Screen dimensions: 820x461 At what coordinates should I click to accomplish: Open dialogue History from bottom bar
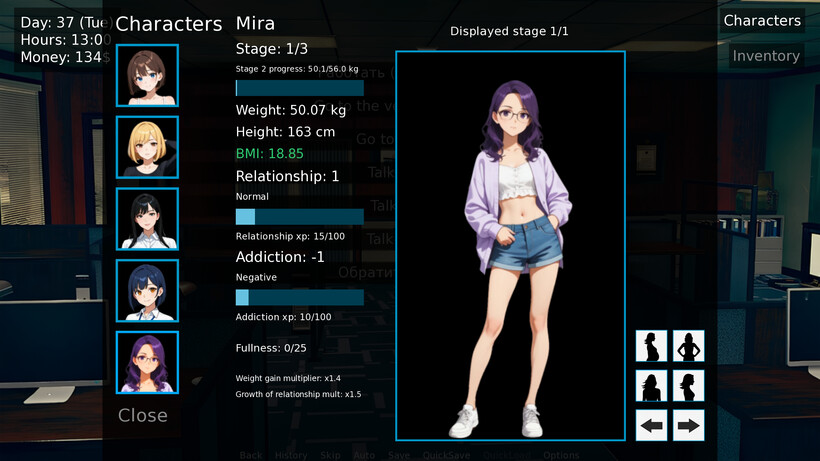point(291,455)
